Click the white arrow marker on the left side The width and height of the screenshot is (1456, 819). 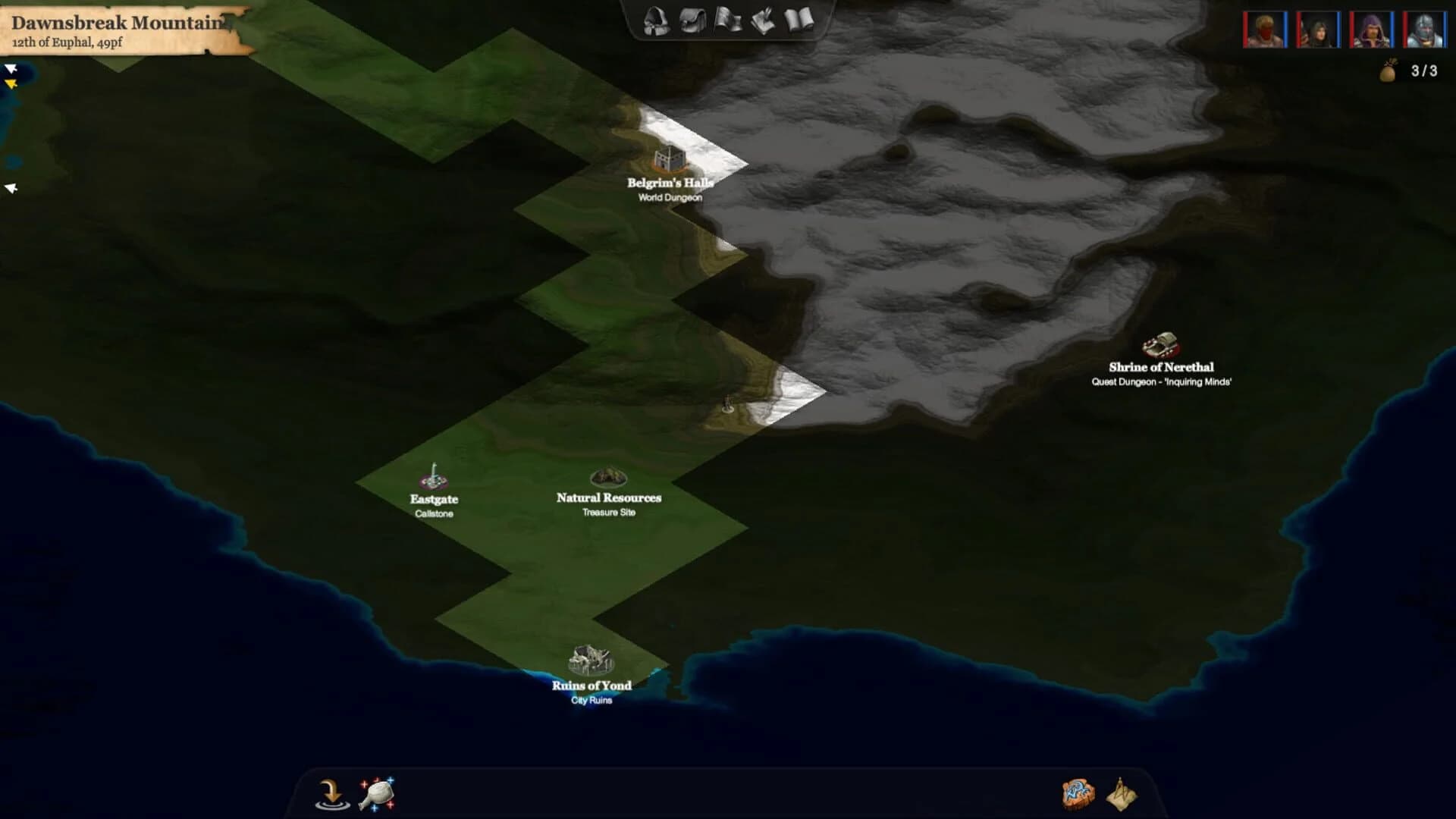(x=11, y=187)
